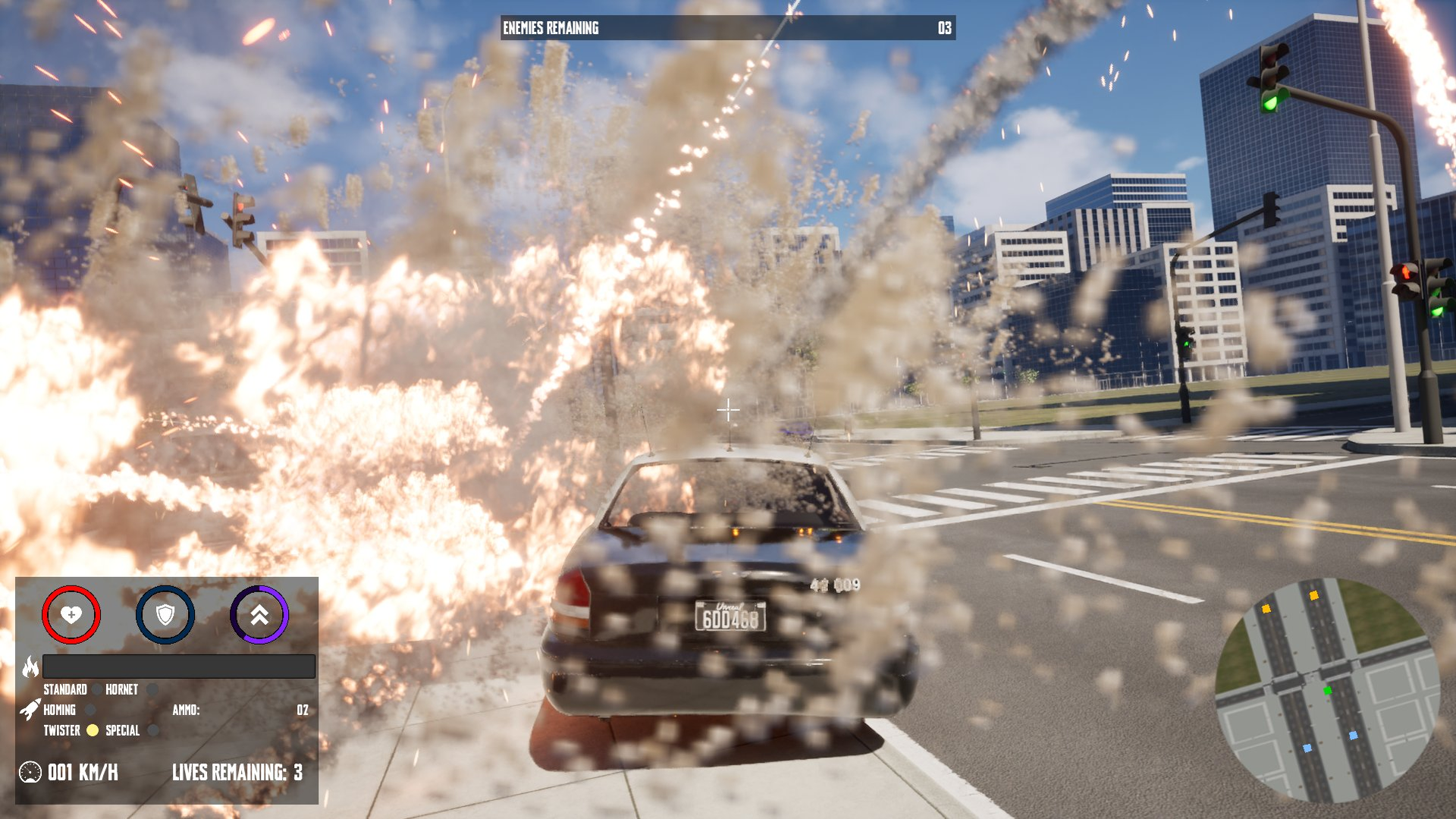Click the yellow TWISTER selection indicator
Viewport: 1456px width, 819px height.
click(x=92, y=731)
